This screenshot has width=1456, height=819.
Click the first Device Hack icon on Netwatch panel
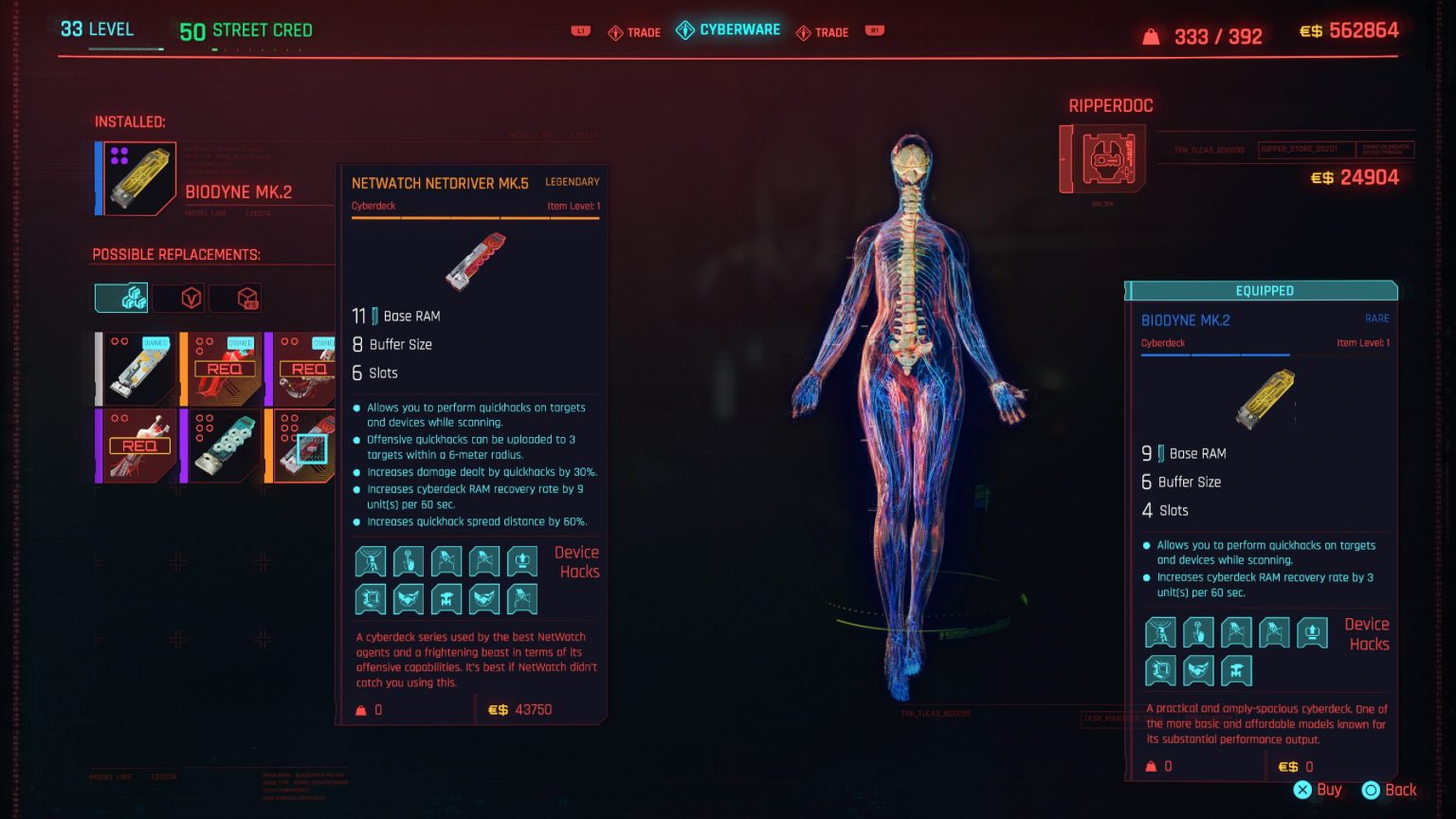point(370,560)
